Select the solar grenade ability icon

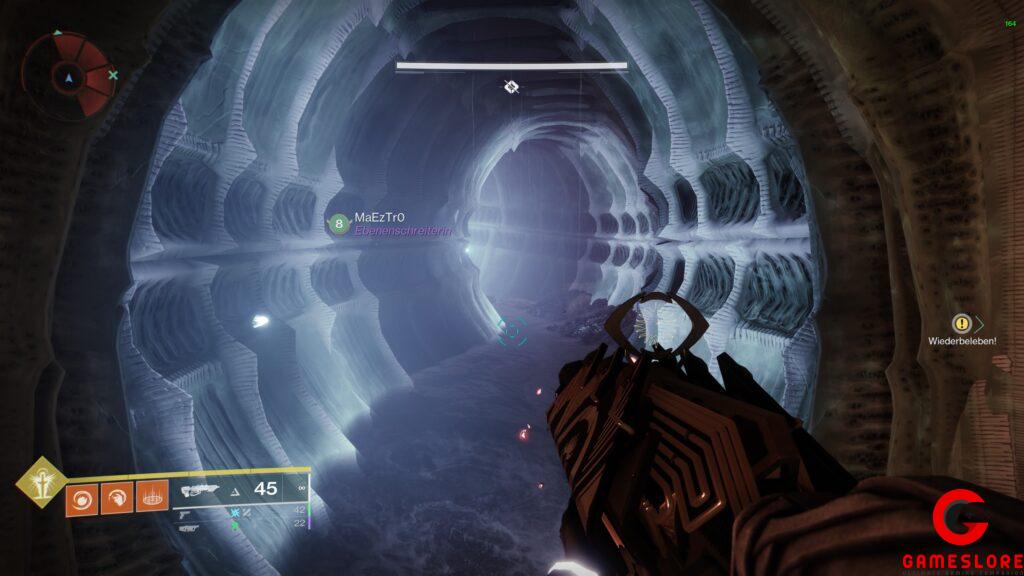[x=82, y=497]
